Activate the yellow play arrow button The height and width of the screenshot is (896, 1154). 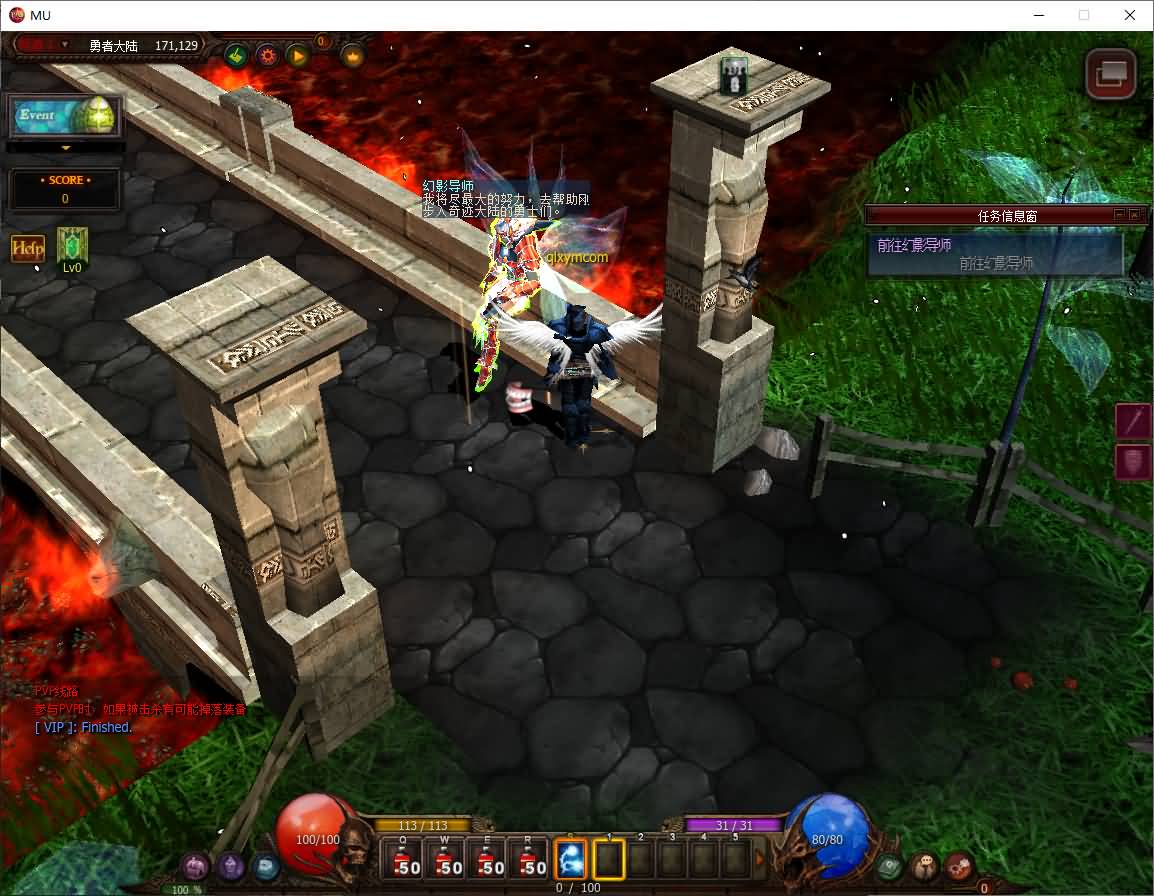point(298,55)
